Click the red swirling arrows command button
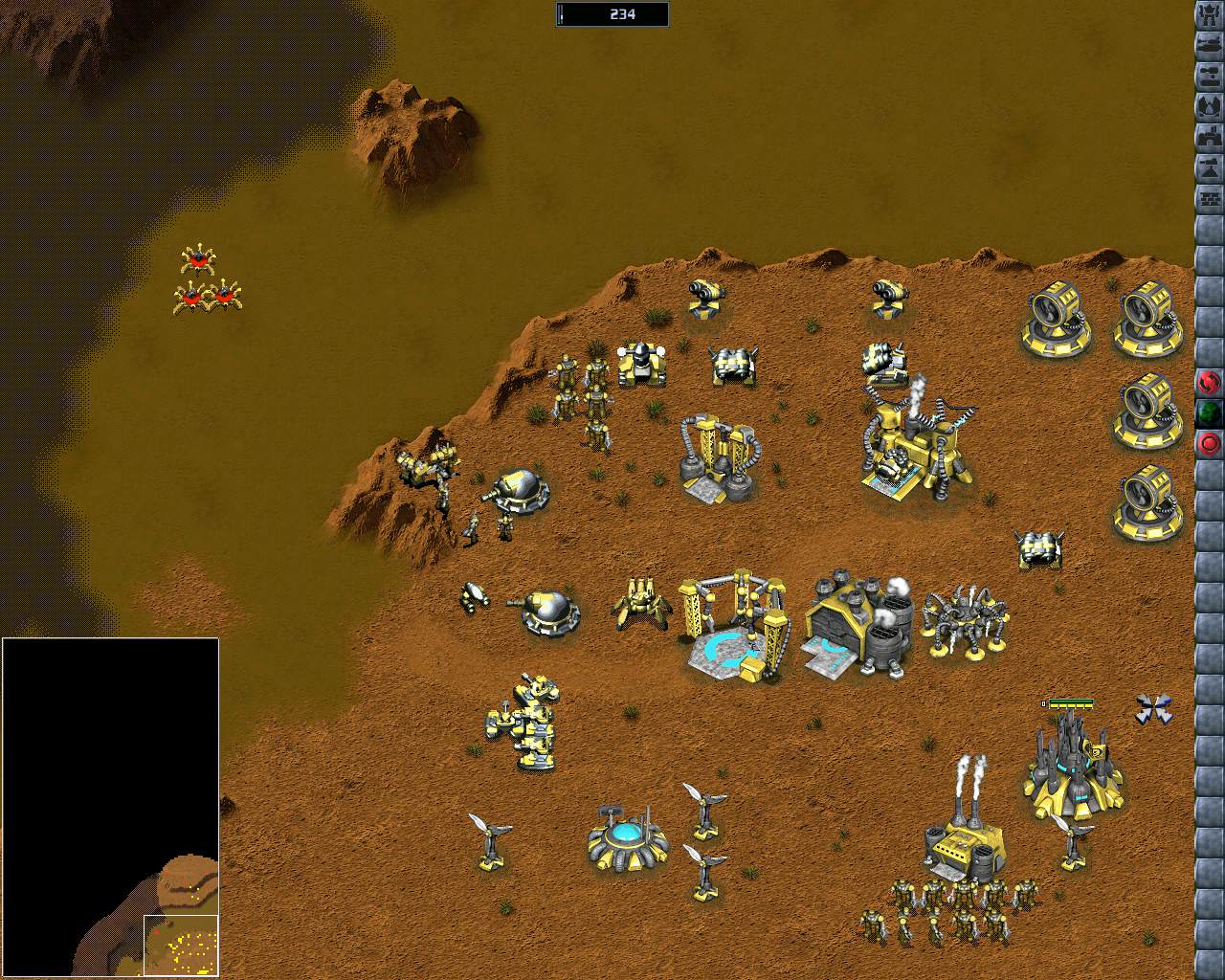The width and height of the screenshot is (1225, 980). tap(1210, 383)
